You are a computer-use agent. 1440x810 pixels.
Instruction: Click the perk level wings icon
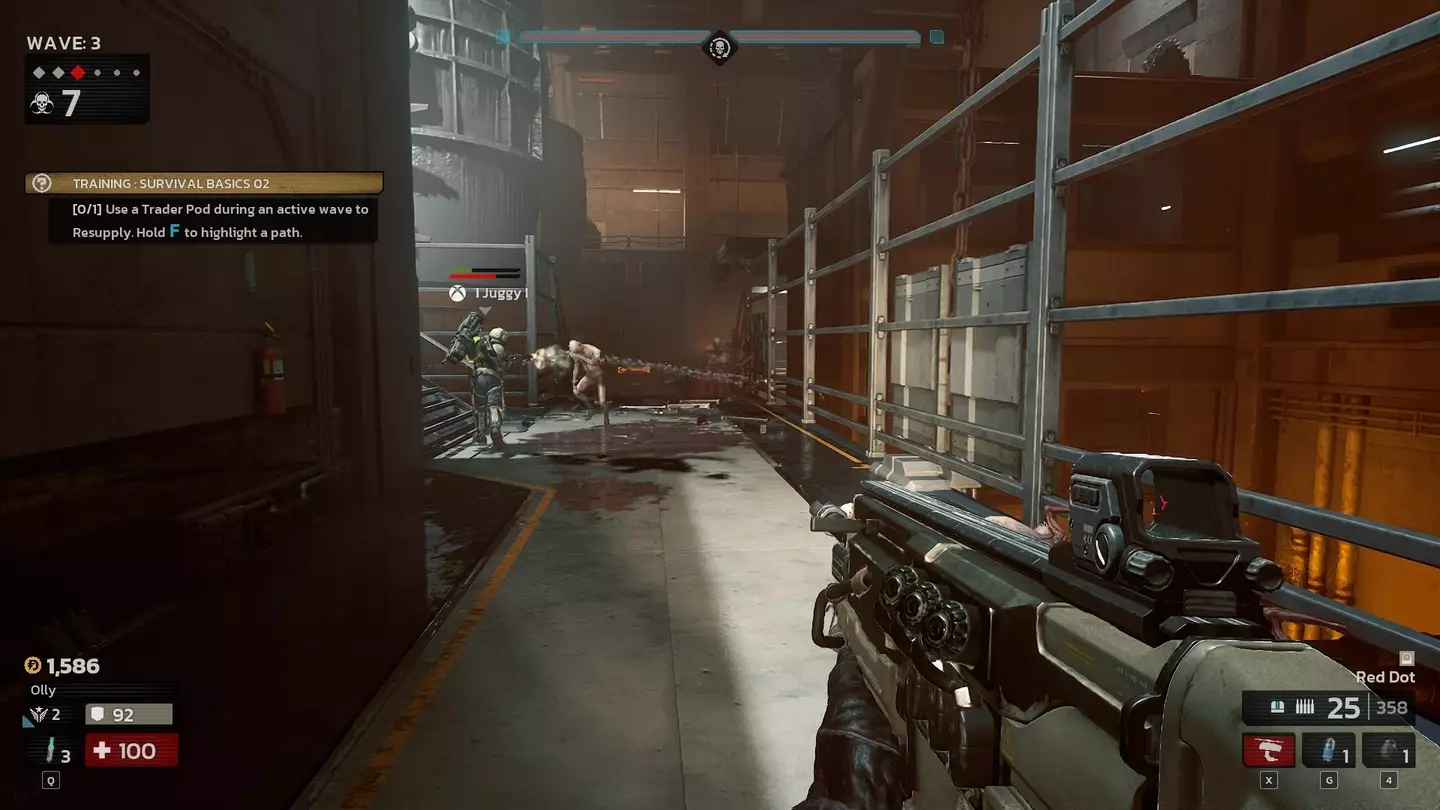click(x=40, y=714)
